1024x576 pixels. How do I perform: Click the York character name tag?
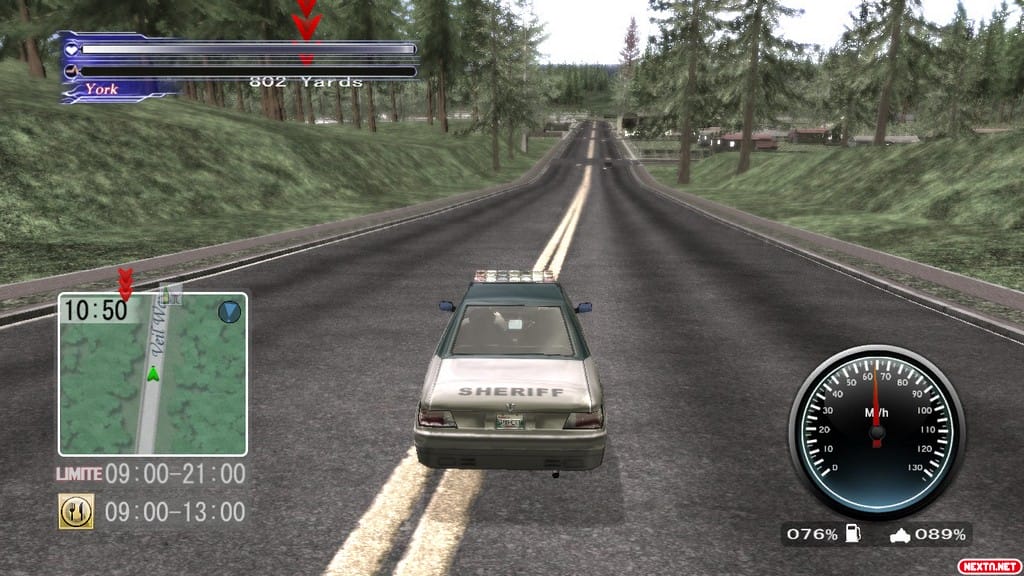tap(101, 89)
